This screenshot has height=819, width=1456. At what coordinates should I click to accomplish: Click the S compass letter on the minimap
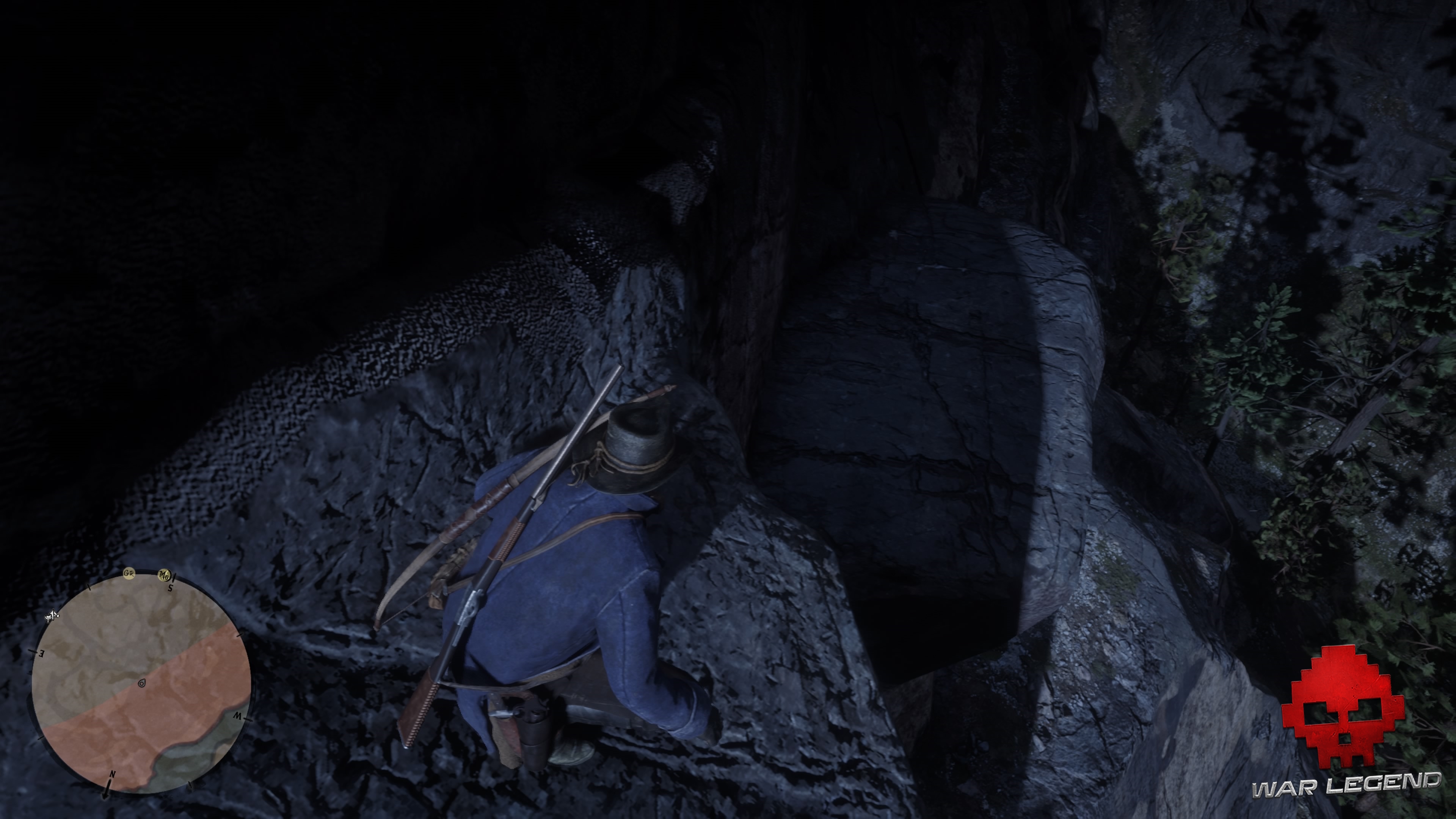(171, 588)
